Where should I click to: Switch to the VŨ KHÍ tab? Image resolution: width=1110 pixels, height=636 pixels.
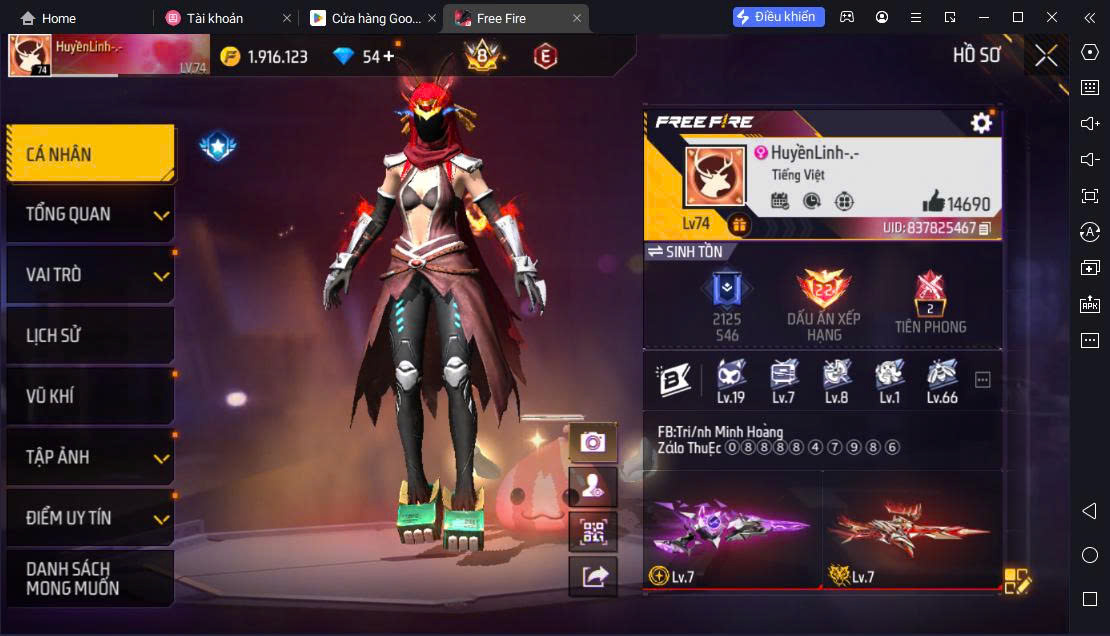pyautogui.click(x=90, y=396)
